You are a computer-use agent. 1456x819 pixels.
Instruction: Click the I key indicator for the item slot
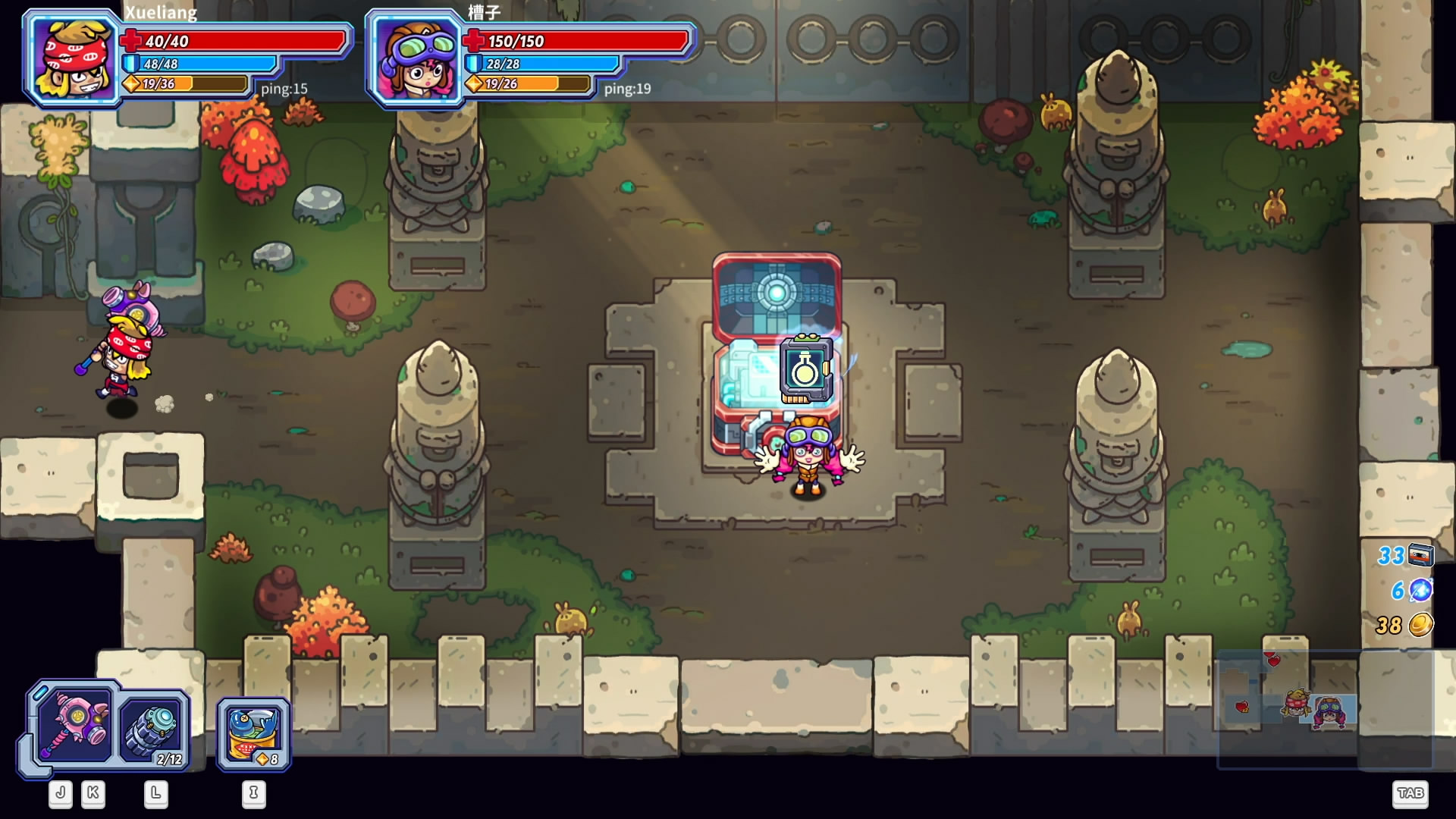coord(254,794)
